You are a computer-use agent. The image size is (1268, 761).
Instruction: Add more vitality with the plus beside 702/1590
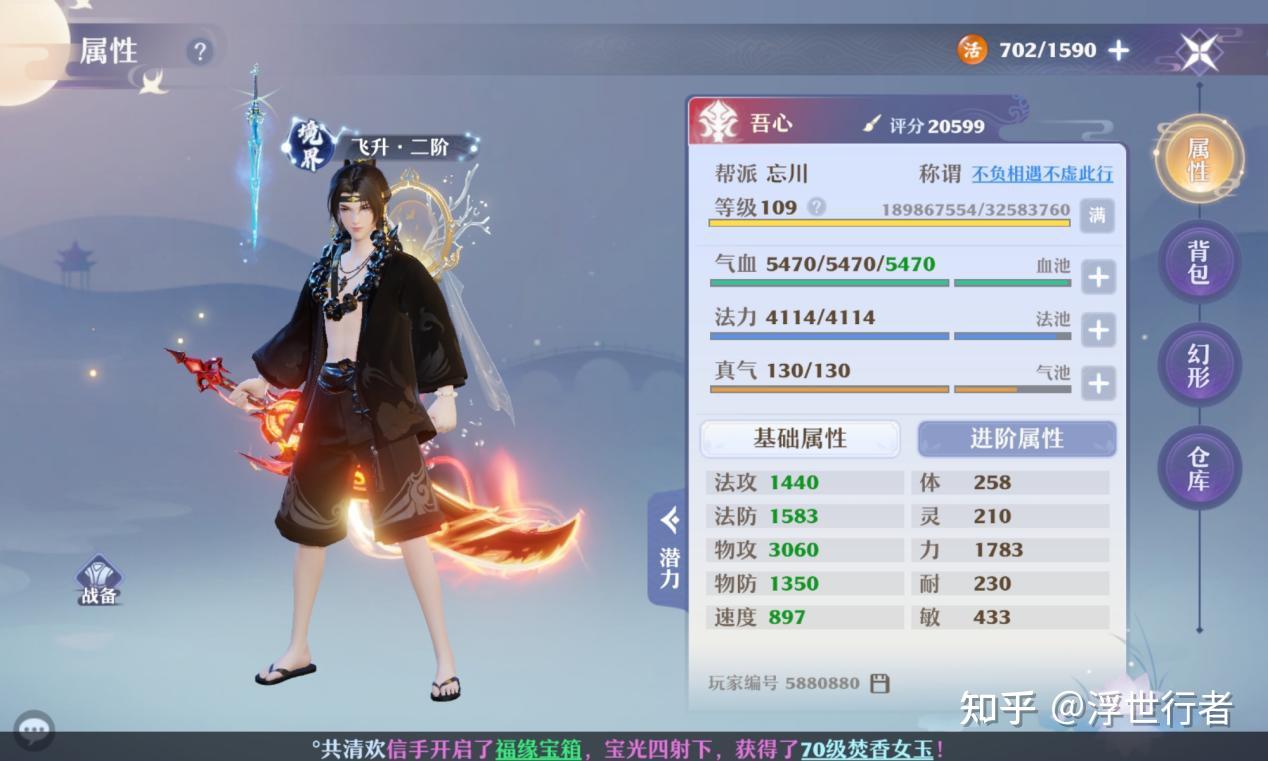(1119, 50)
